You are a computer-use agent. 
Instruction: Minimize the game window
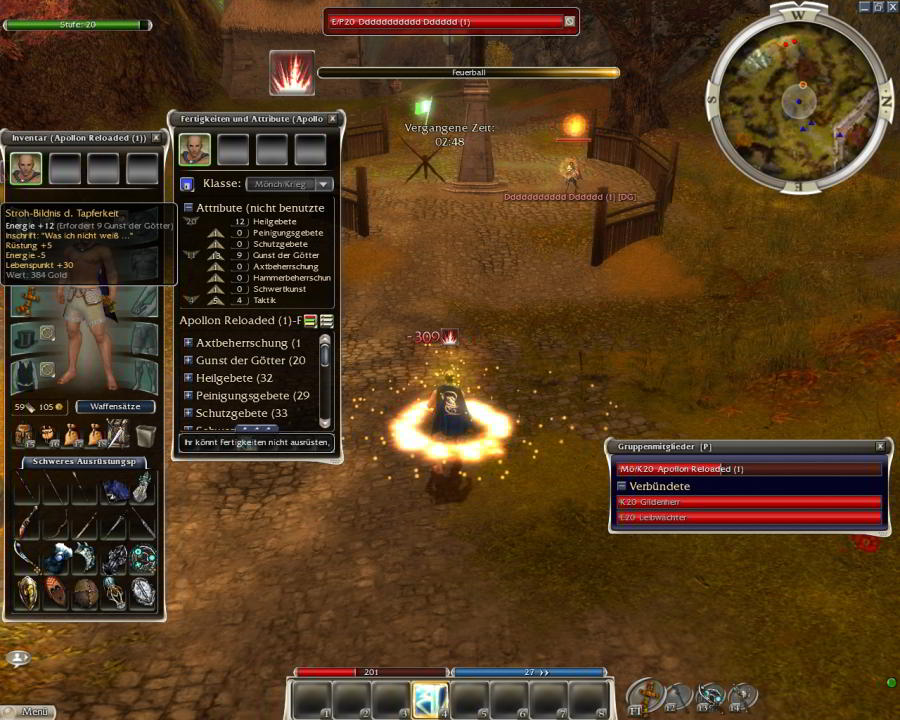[864, 7]
